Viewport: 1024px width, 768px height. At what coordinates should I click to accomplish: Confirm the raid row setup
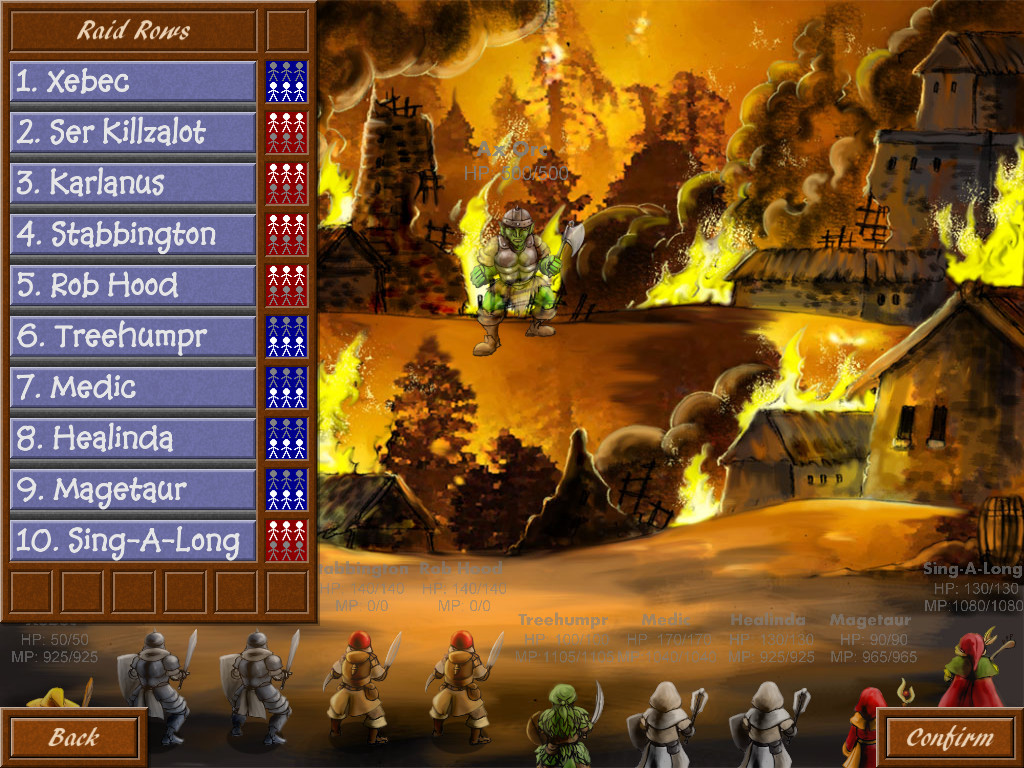pos(949,738)
